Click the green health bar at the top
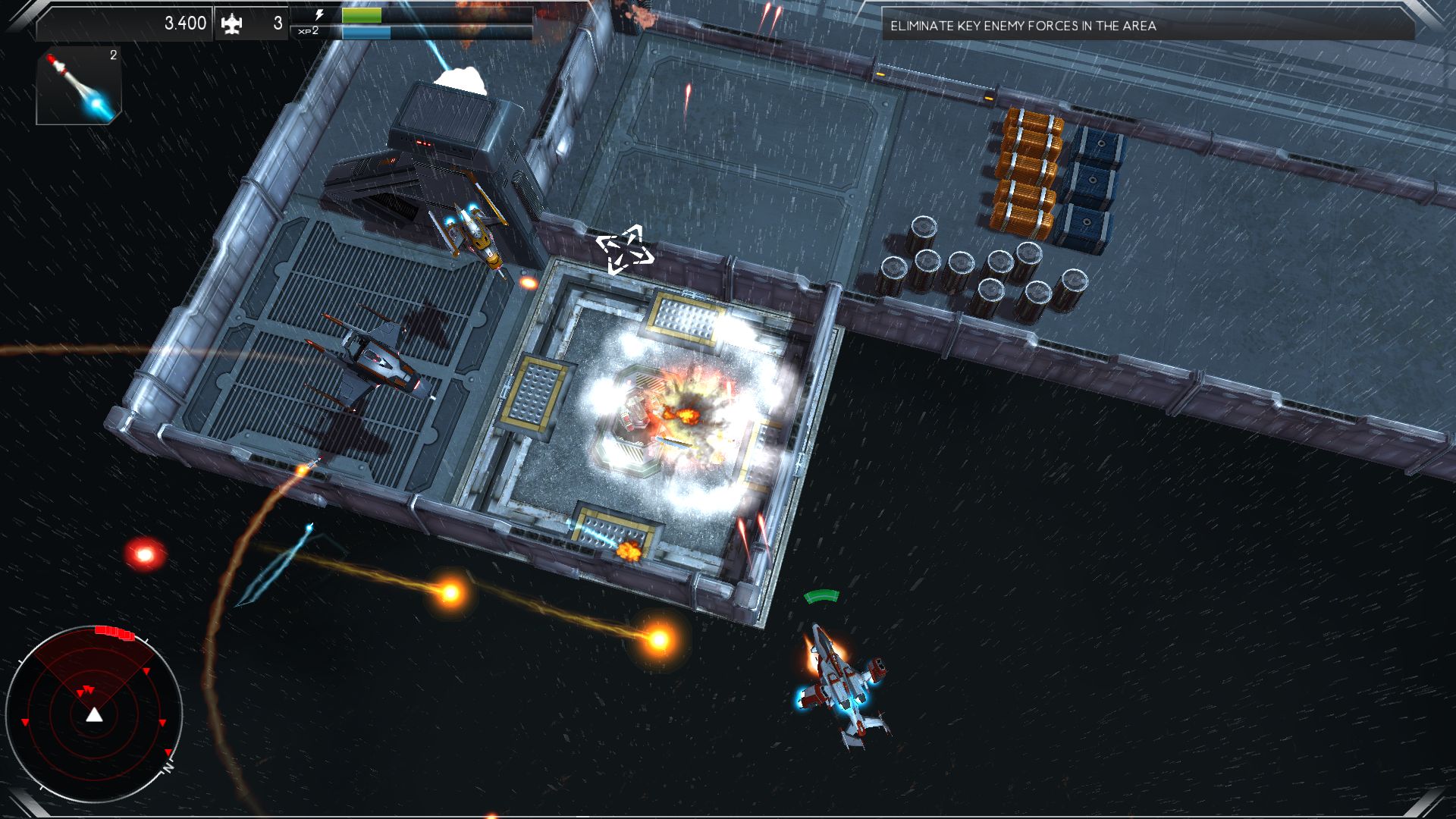The width and height of the screenshot is (1456, 819). (x=360, y=14)
